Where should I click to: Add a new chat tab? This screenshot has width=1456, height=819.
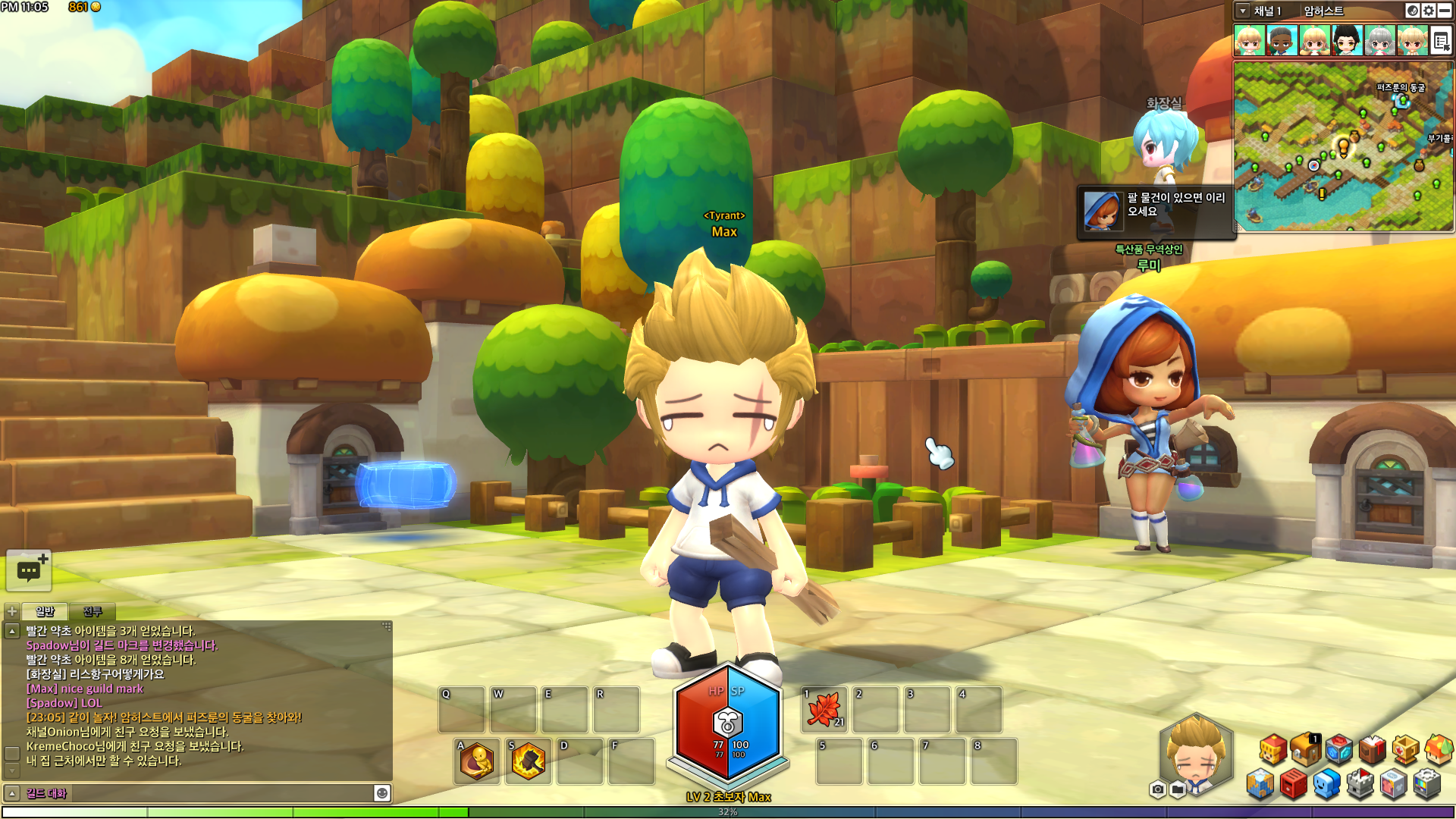coord(12,611)
